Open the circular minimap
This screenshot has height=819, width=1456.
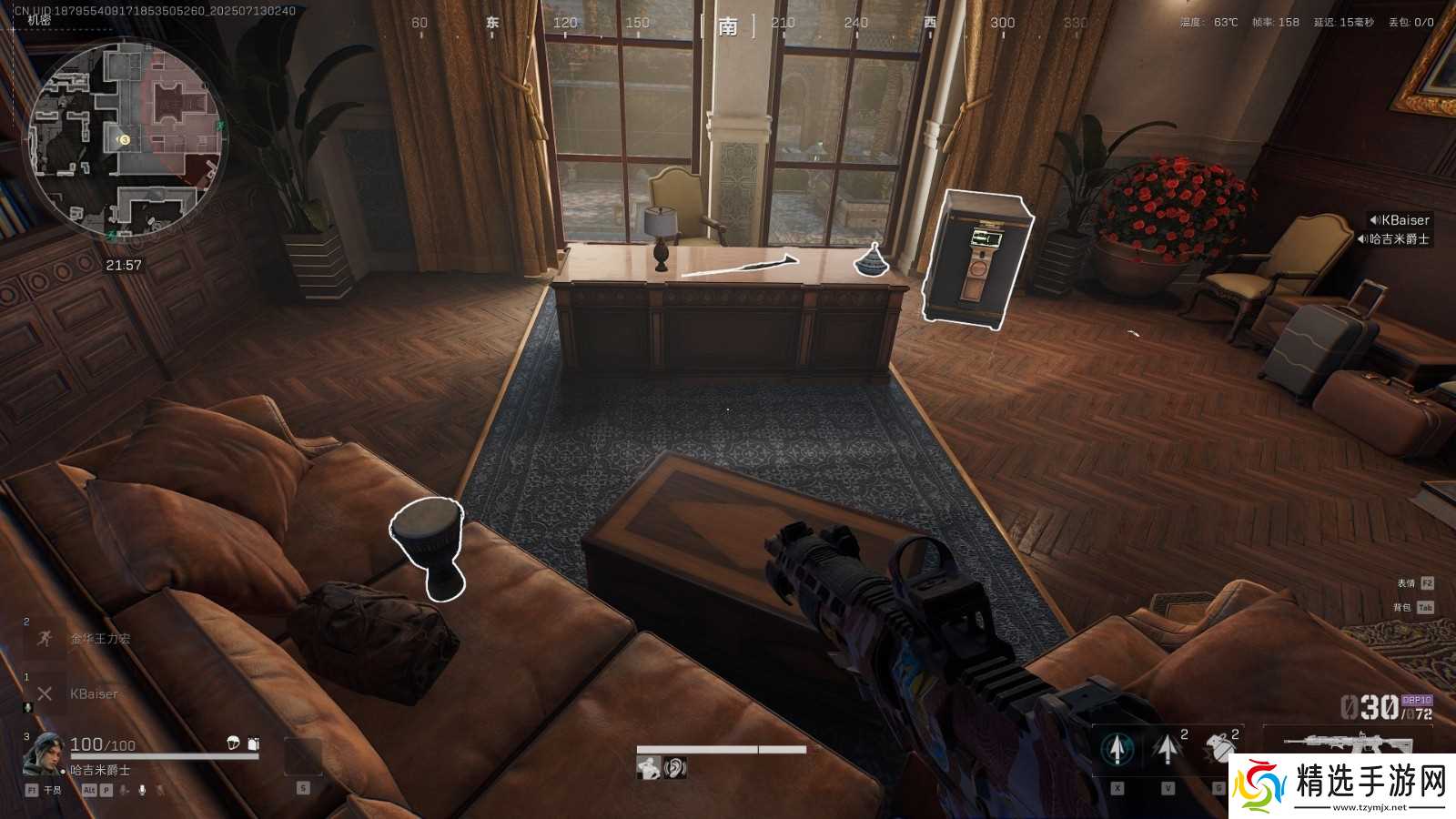(126, 138)
